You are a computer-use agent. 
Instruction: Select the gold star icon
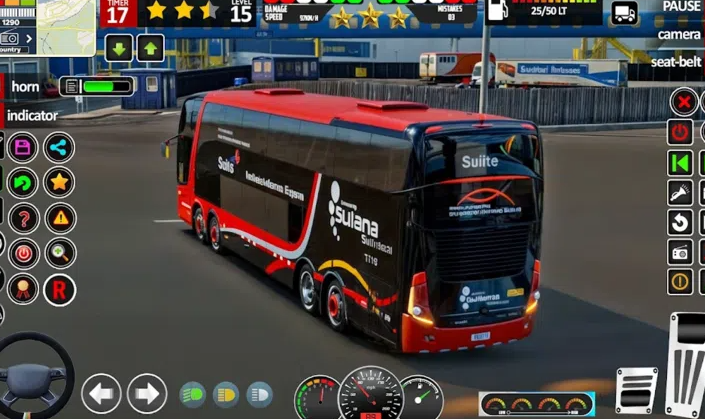point(59,182)
